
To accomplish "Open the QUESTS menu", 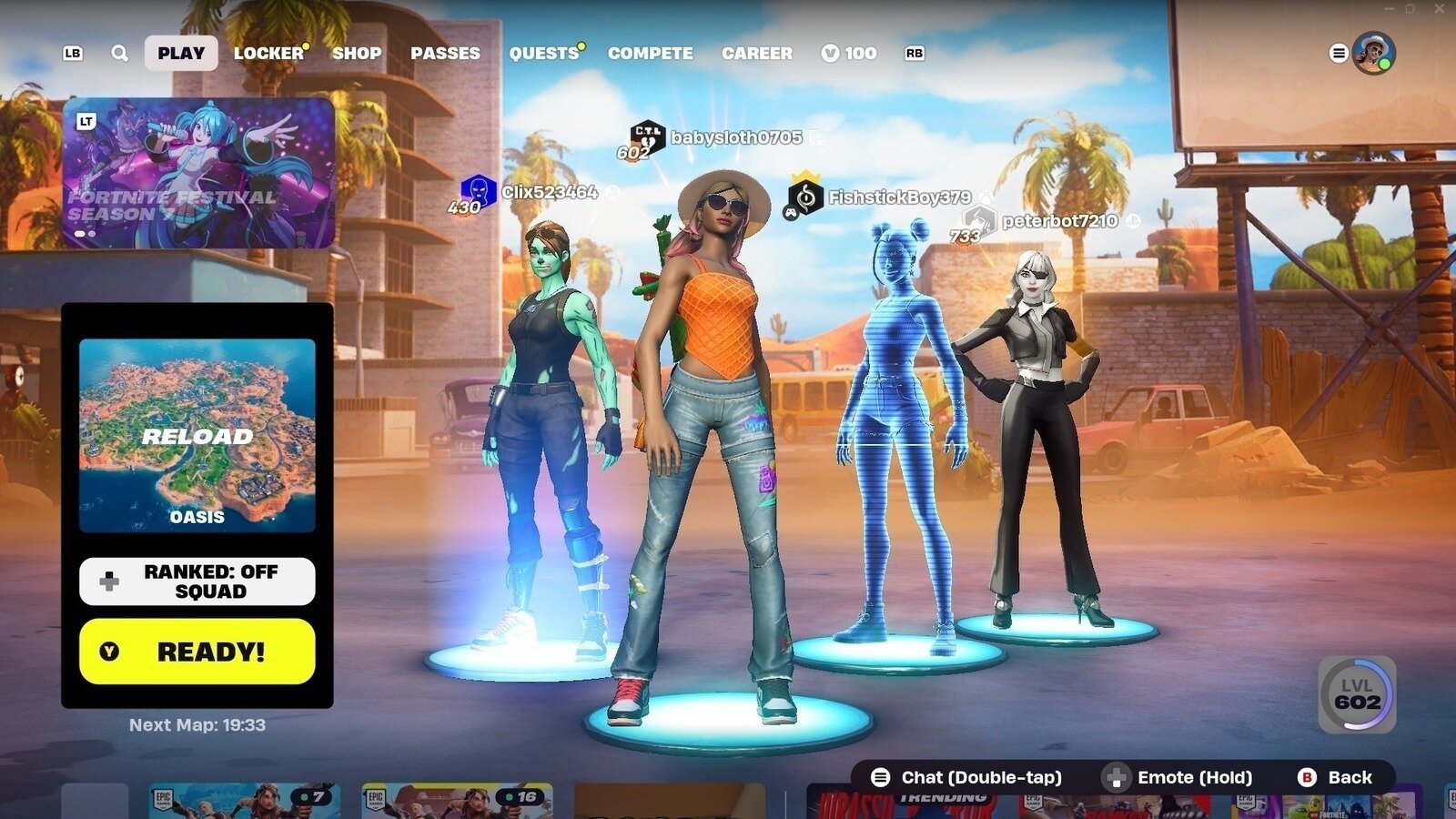I will [543, 53].
